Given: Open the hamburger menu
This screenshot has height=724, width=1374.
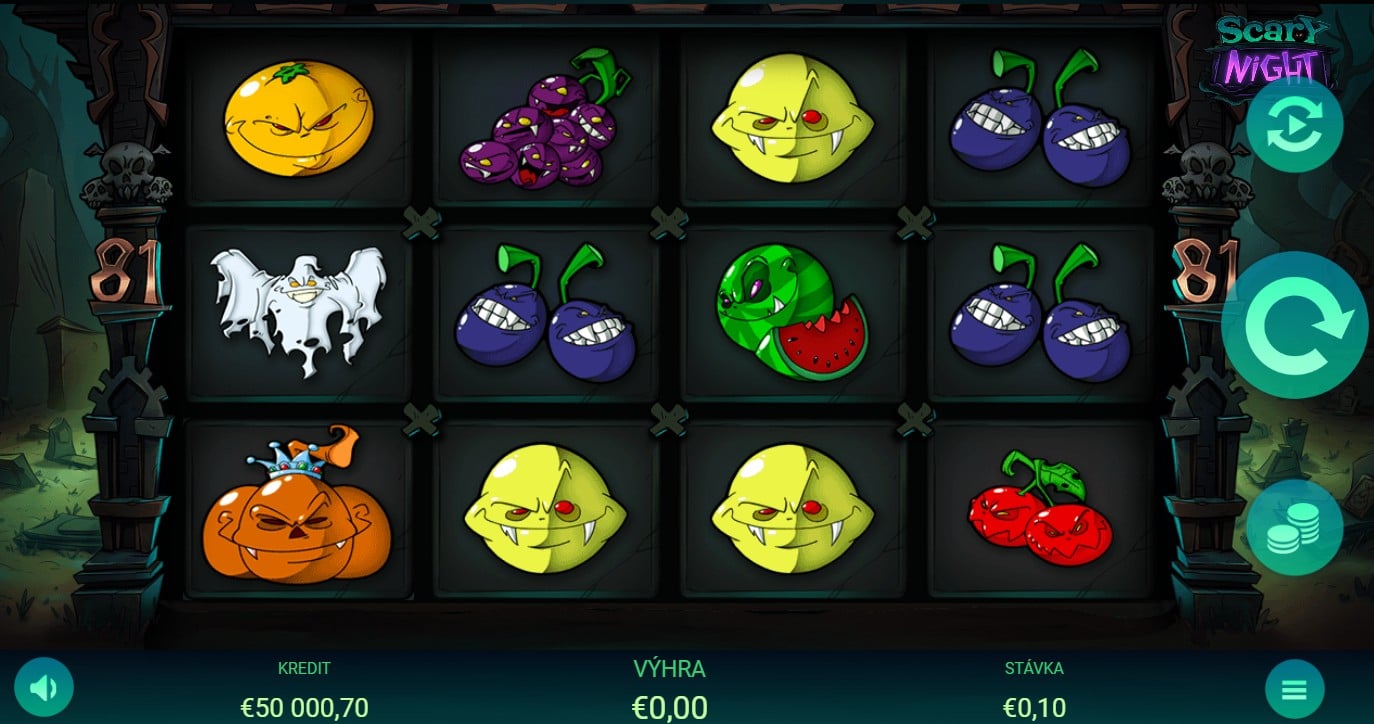Looking at the screenshot, I should click(1294, 689).
